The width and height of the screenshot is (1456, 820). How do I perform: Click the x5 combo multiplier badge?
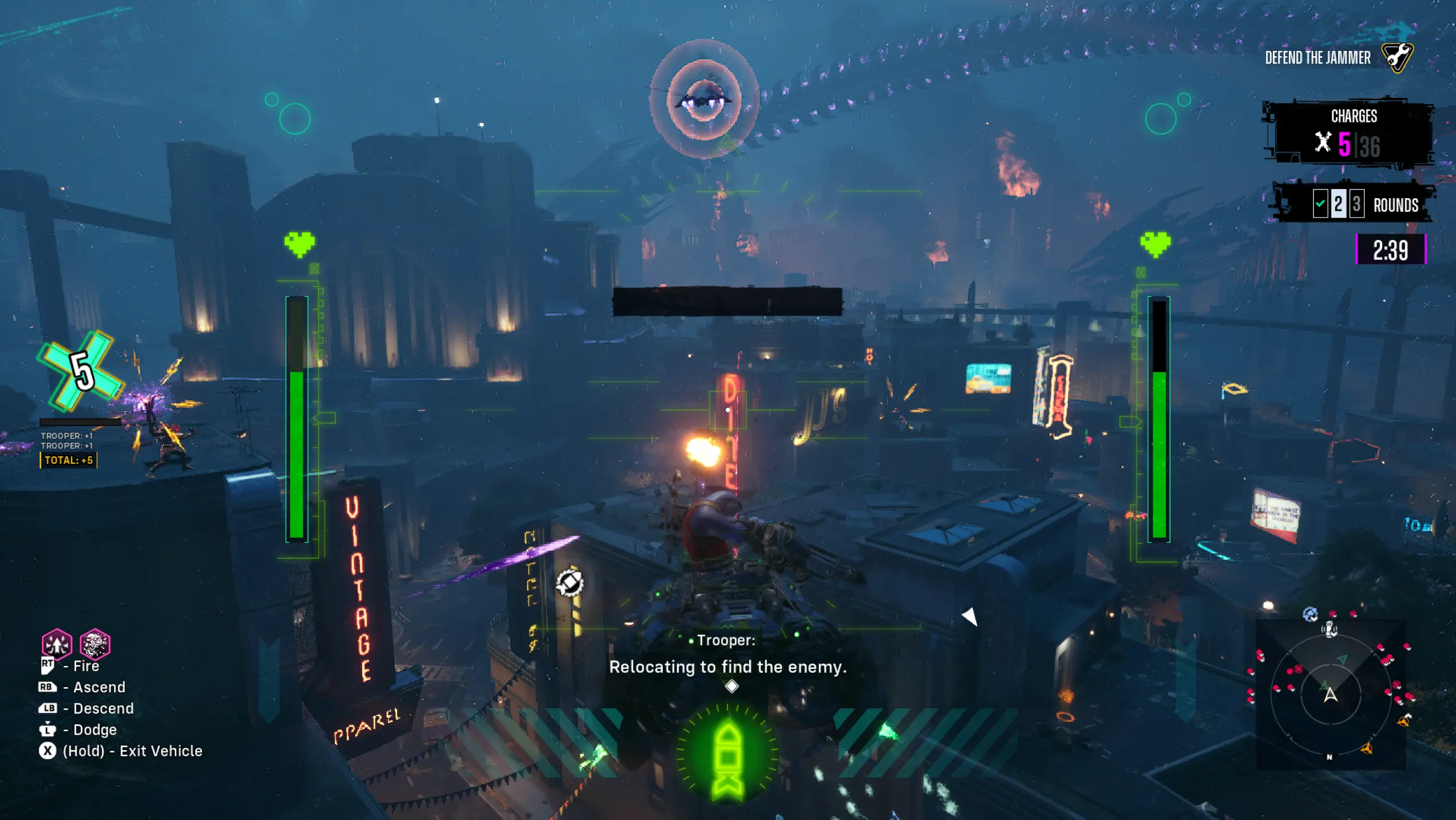tap(81, 370)
